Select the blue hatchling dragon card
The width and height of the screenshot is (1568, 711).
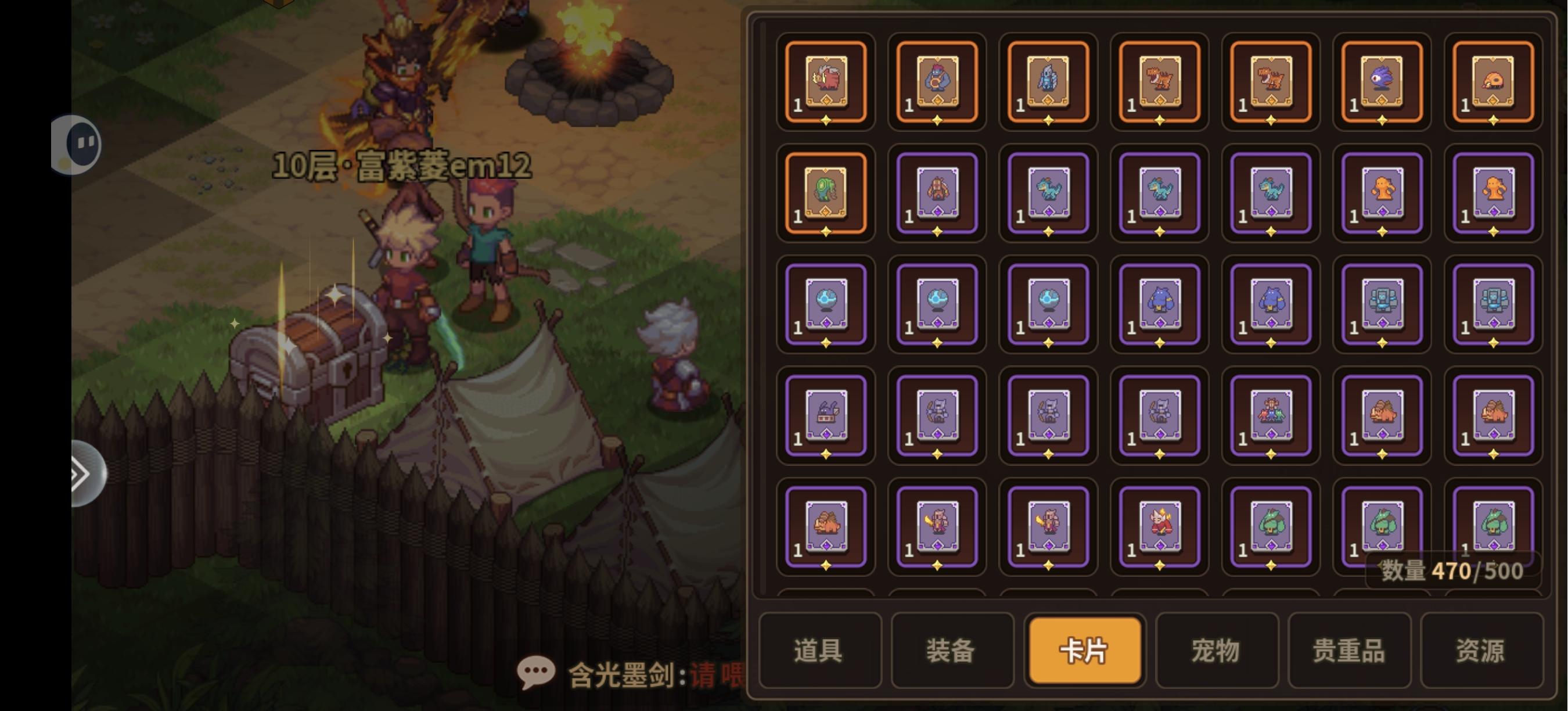pos(1048,193)
